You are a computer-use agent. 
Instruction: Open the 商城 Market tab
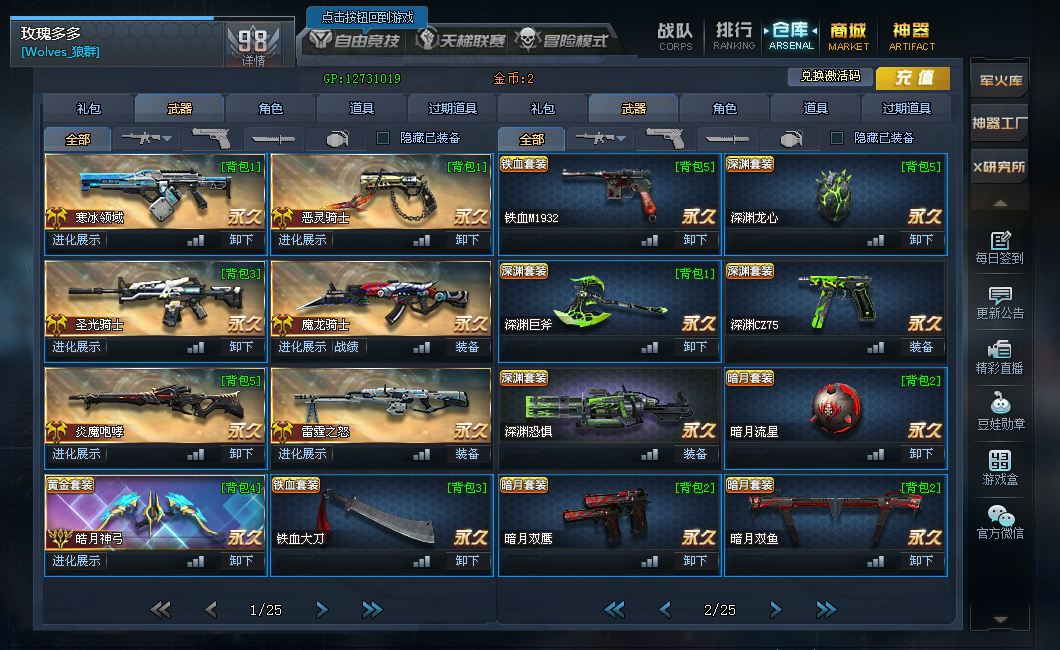coord(848,36)
